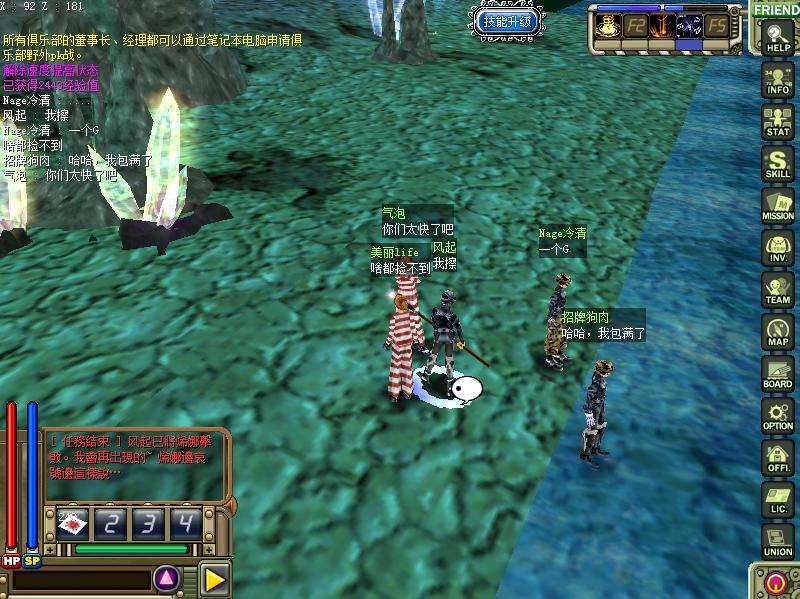Open the UNION panel
The image size is (800, 599).
(x=778, y=542)
